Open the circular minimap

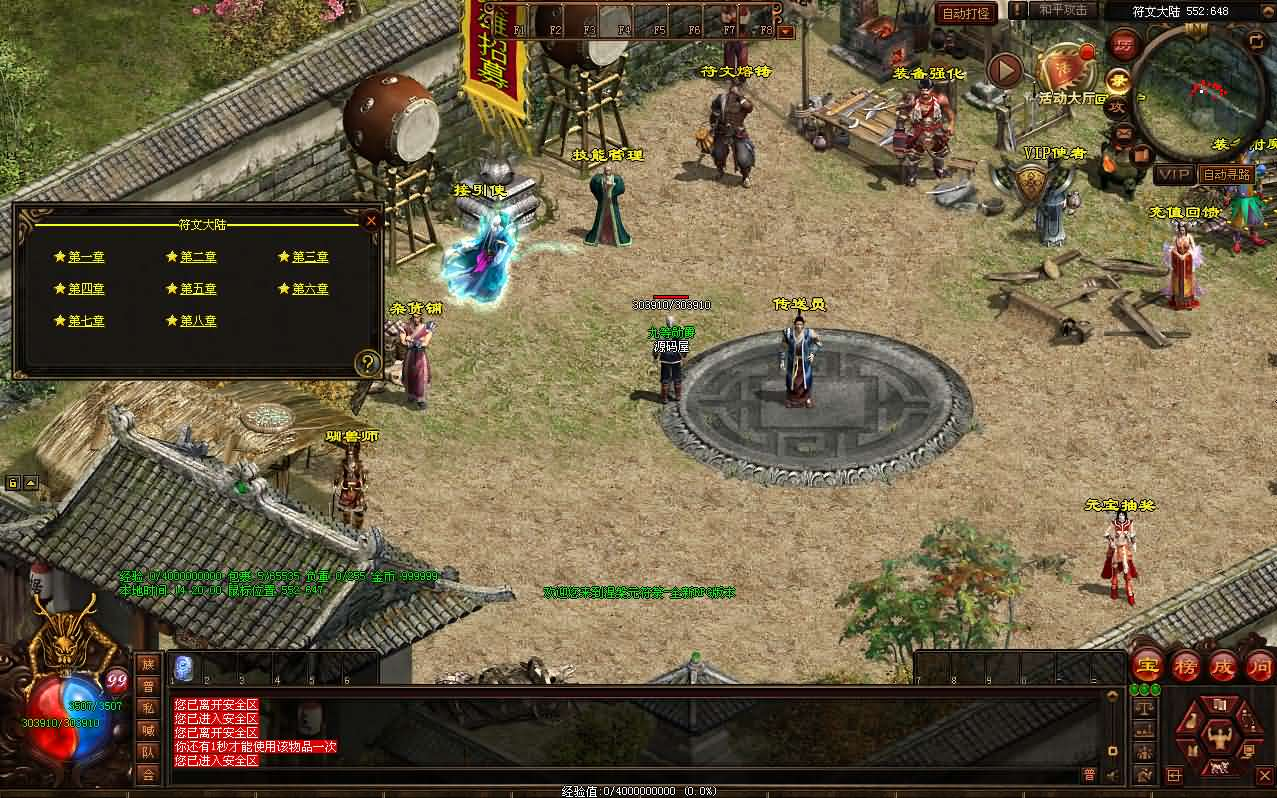point(1195,92)
